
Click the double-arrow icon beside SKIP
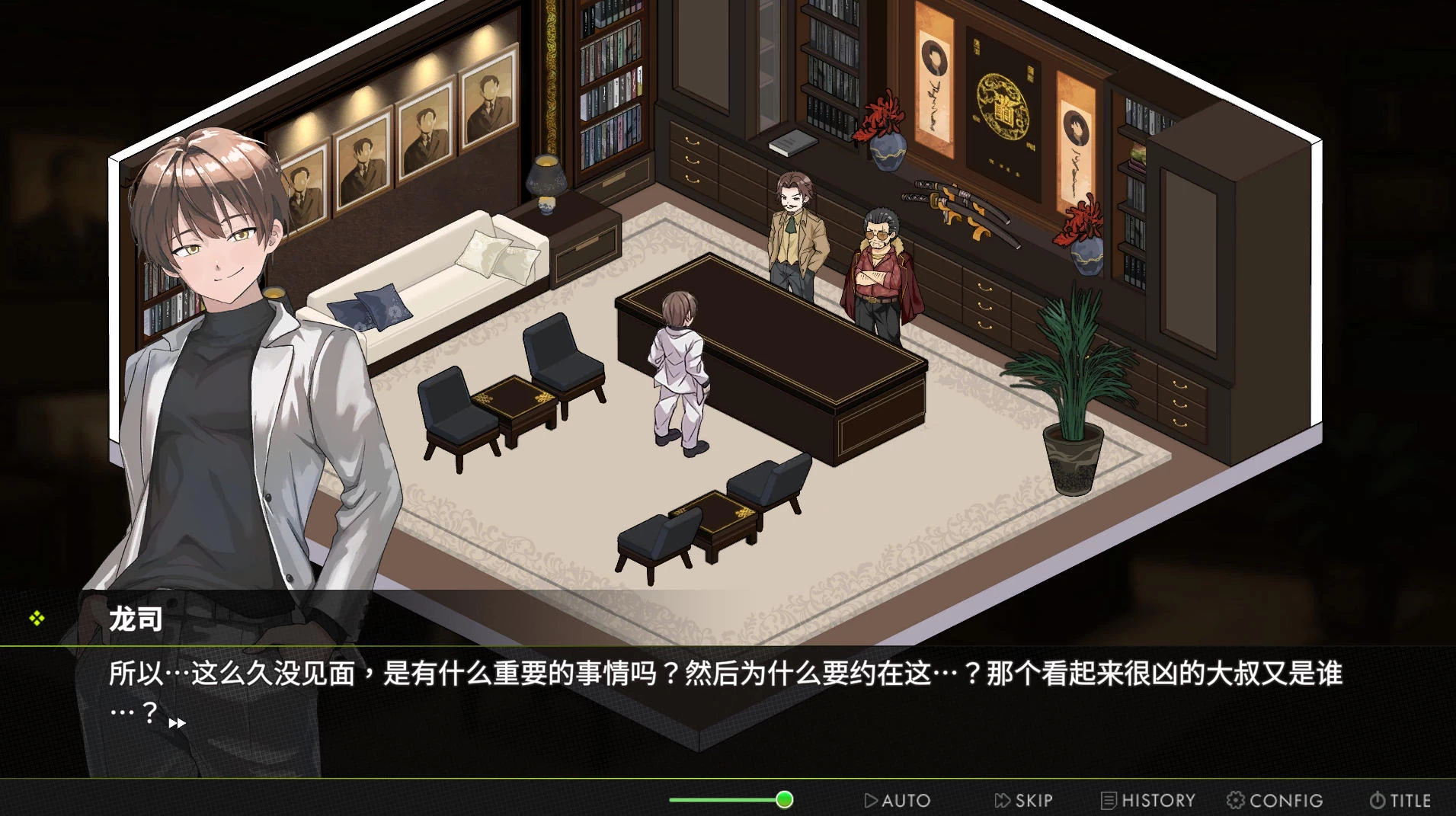click(x=1001, y=800)
